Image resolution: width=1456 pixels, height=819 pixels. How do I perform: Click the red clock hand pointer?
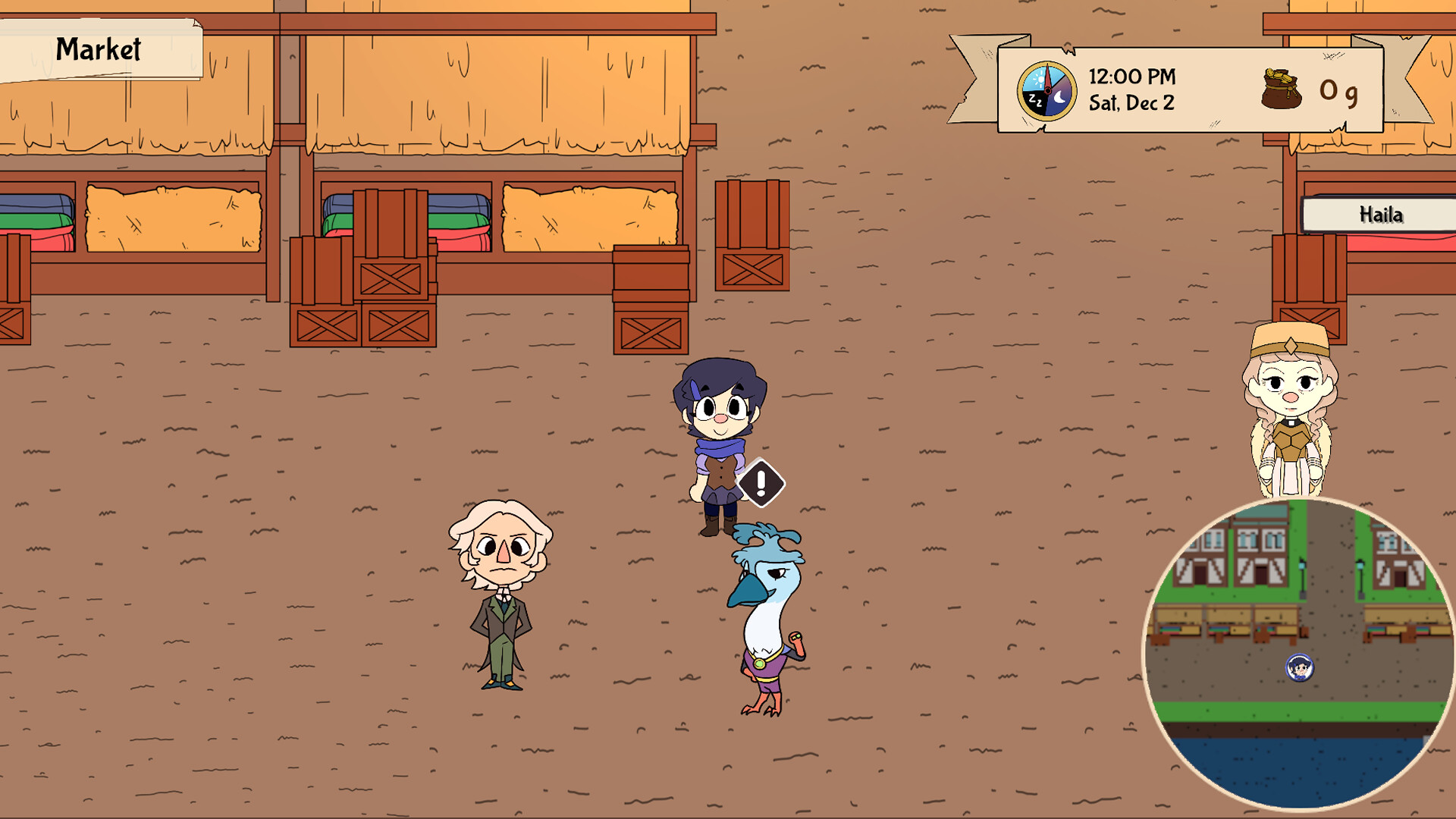pyautogui.click(x=1047, y=74)
